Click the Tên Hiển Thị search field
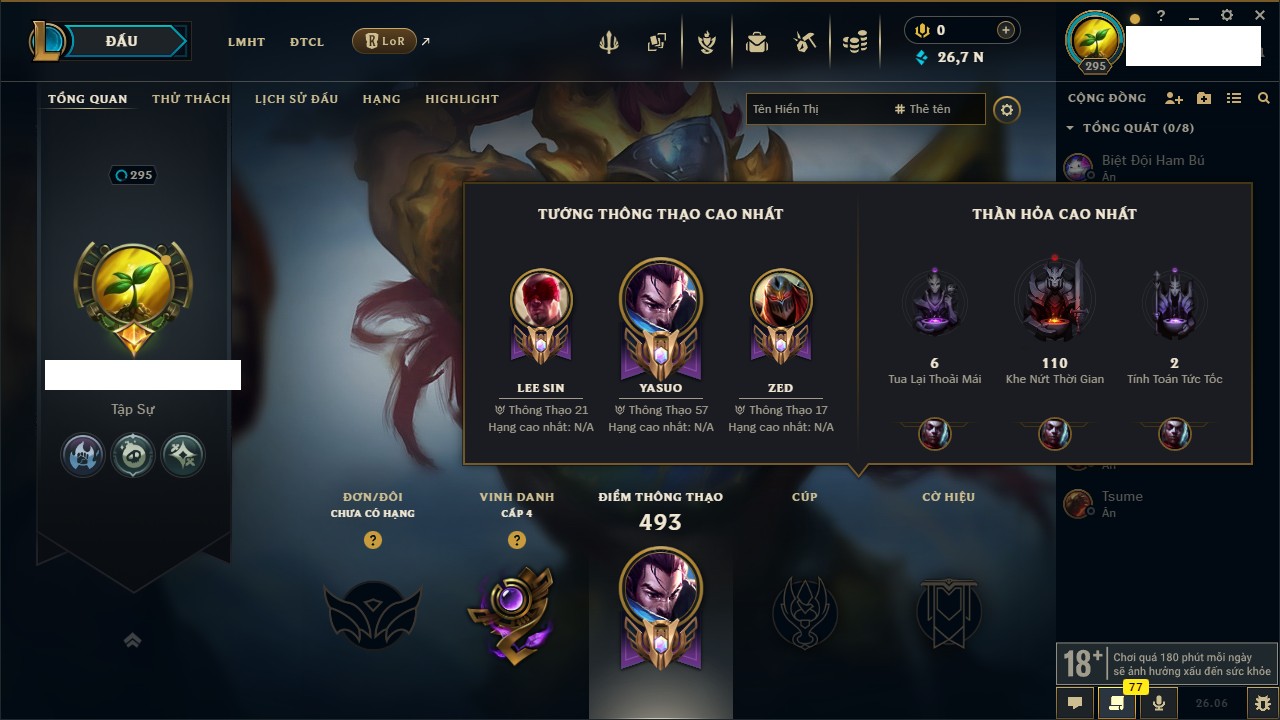1280x720 pixels. coord(815,109)
